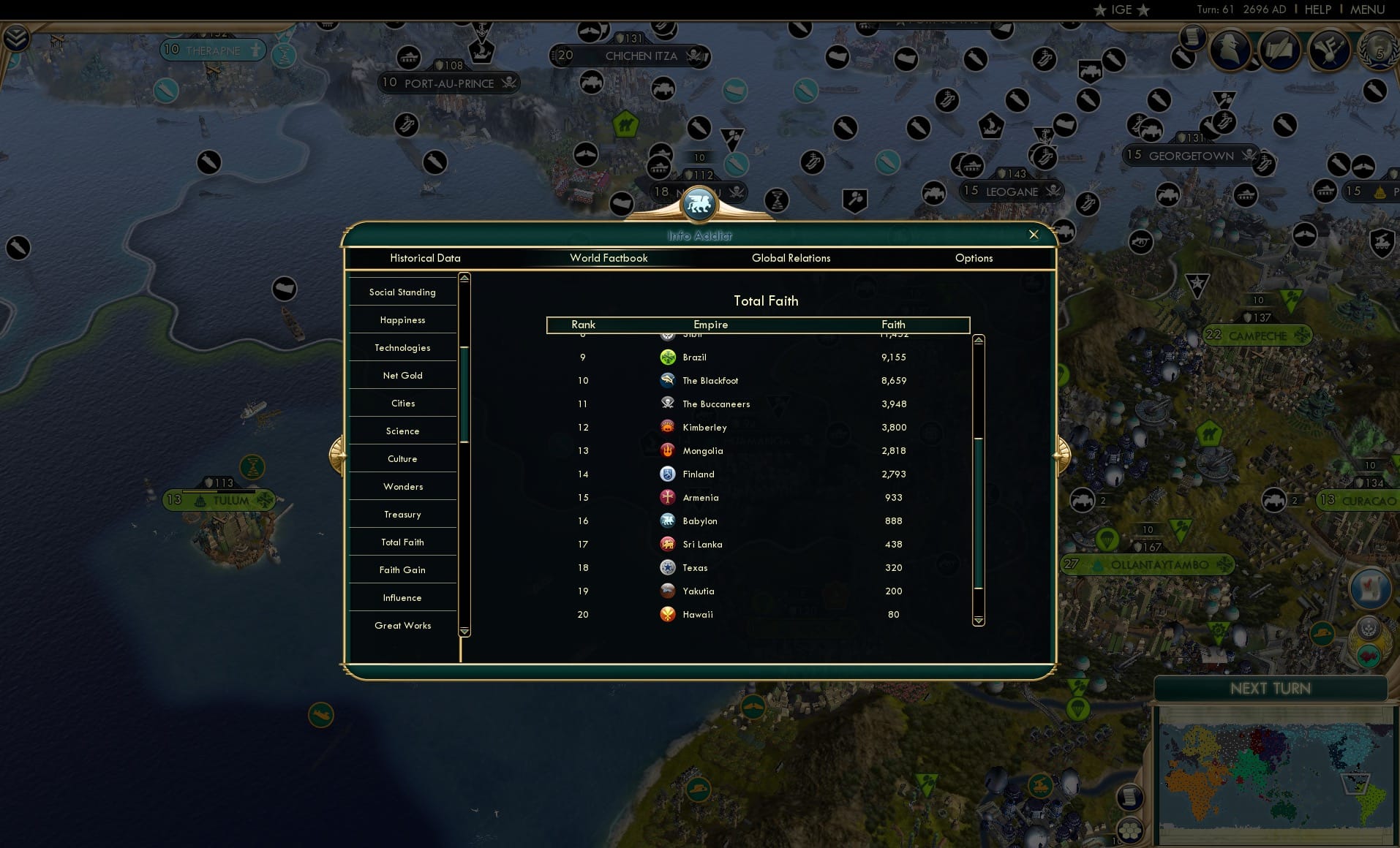The width and height of the screenshot is (1400, 848).
Task: Open the Espionage overview spy icon
Action: [1228, 50]
